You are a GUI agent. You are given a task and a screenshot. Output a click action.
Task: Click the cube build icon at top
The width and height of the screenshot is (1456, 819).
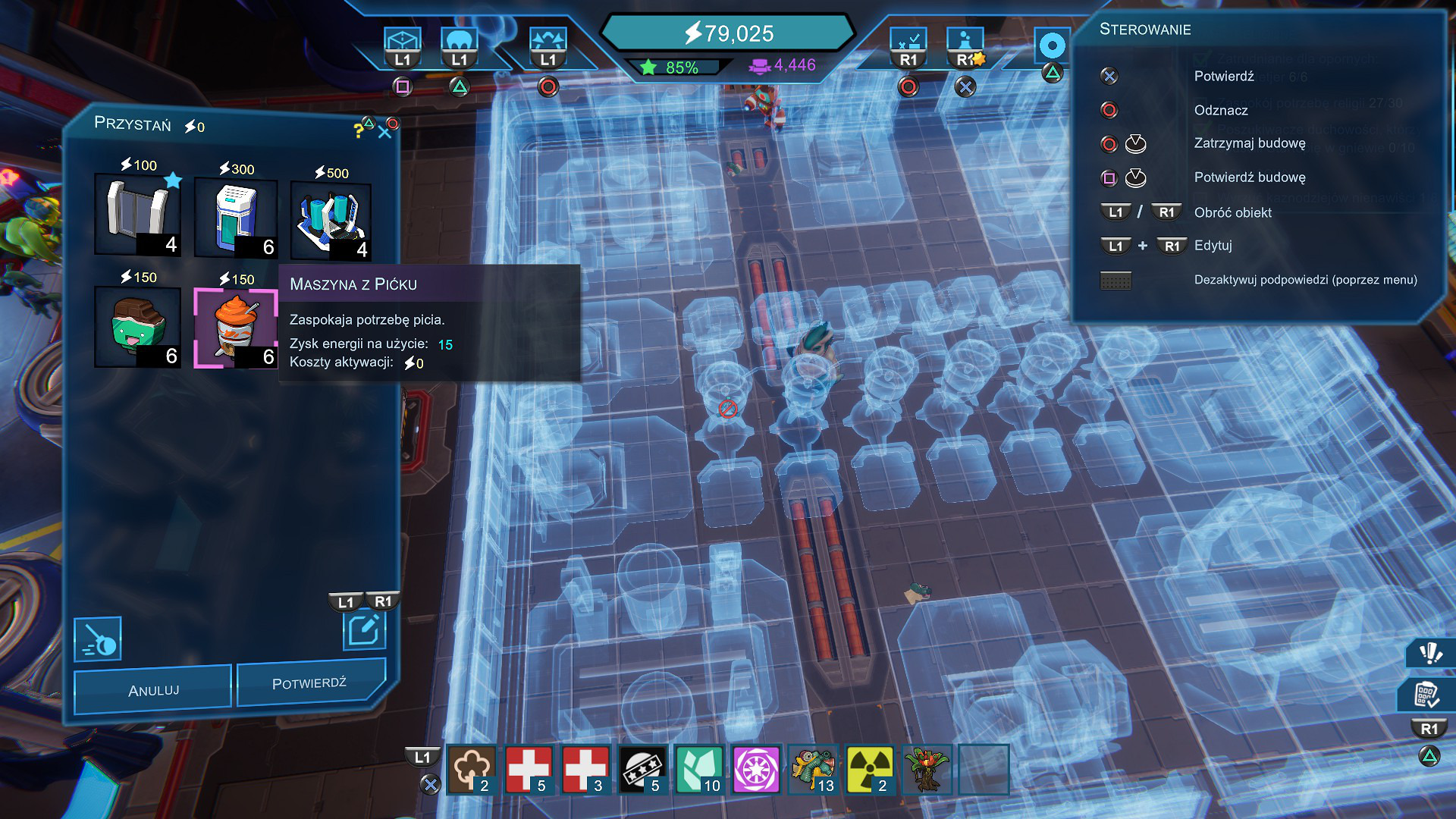[402, 41]
